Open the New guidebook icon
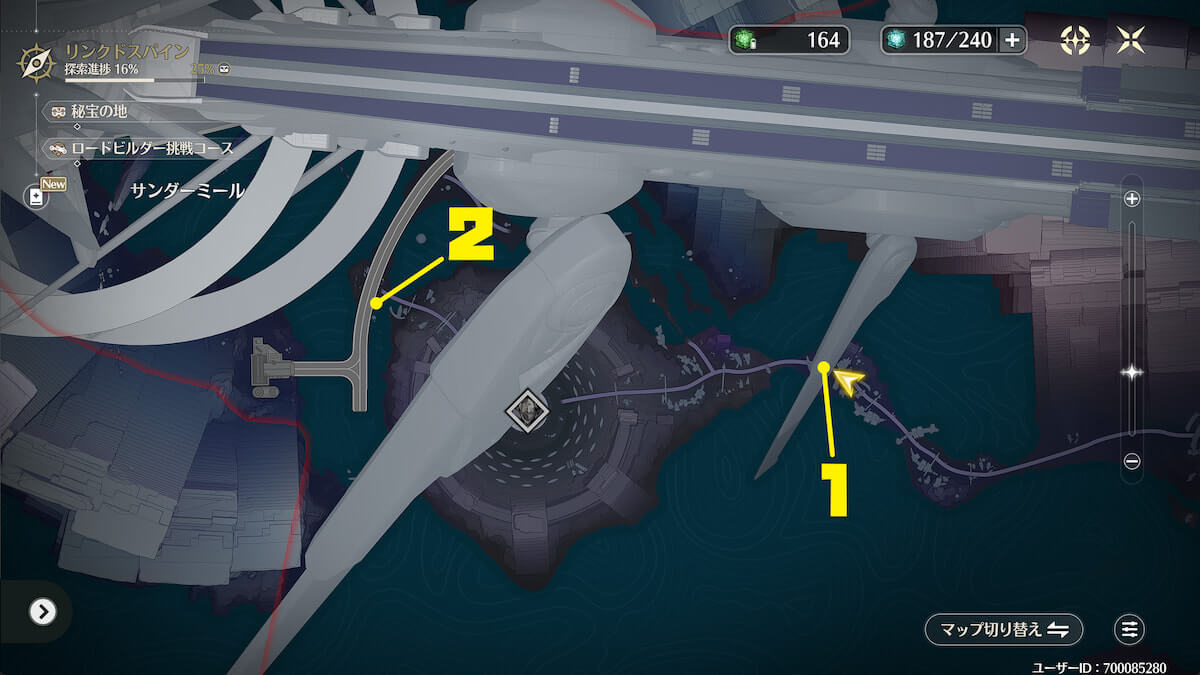Screen dimensions: 1200x675 tap(37, 196)
